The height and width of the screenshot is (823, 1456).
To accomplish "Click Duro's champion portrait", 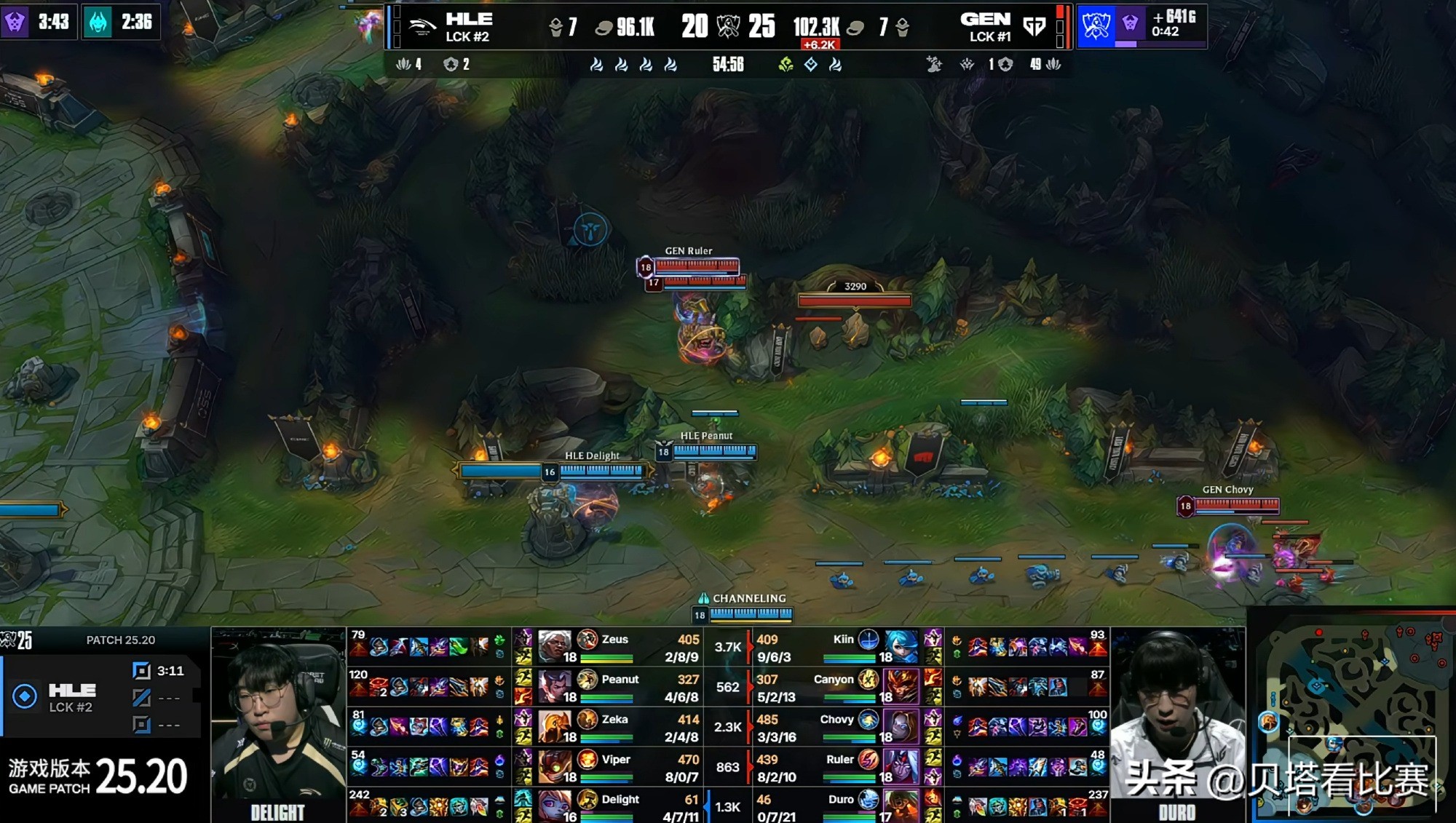I will click(901, 805).
